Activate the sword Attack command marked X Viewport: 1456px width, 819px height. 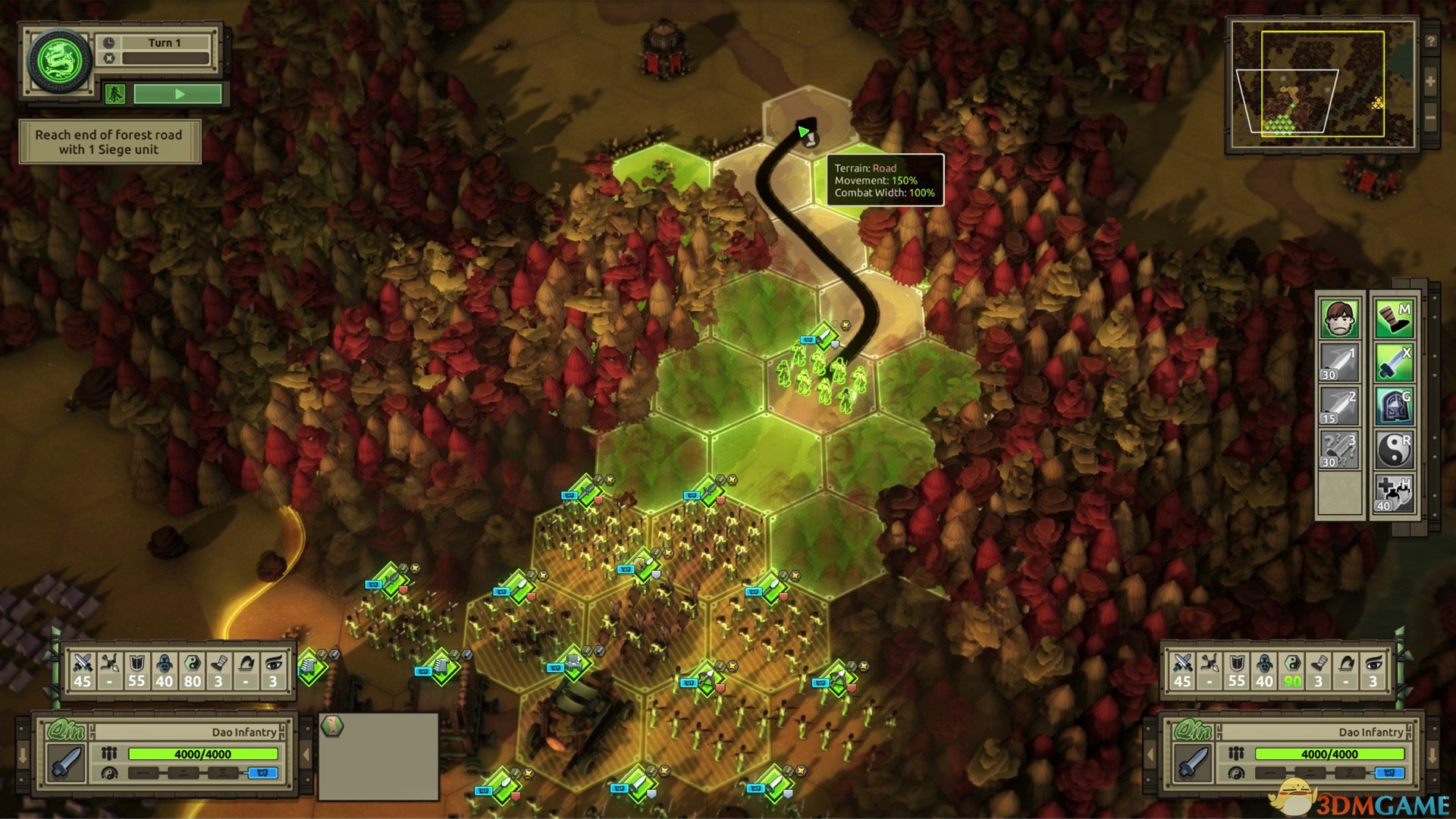point(1394,362)
